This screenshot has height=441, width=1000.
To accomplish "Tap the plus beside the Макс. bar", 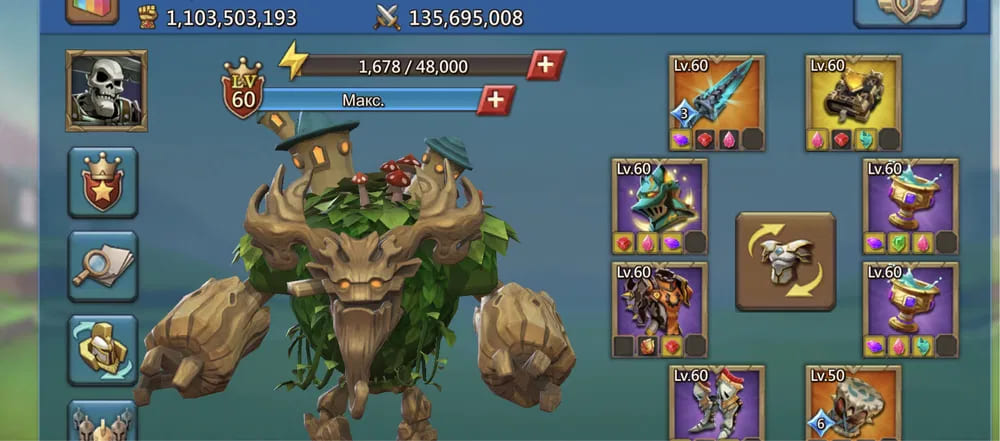I will (495, 100).
